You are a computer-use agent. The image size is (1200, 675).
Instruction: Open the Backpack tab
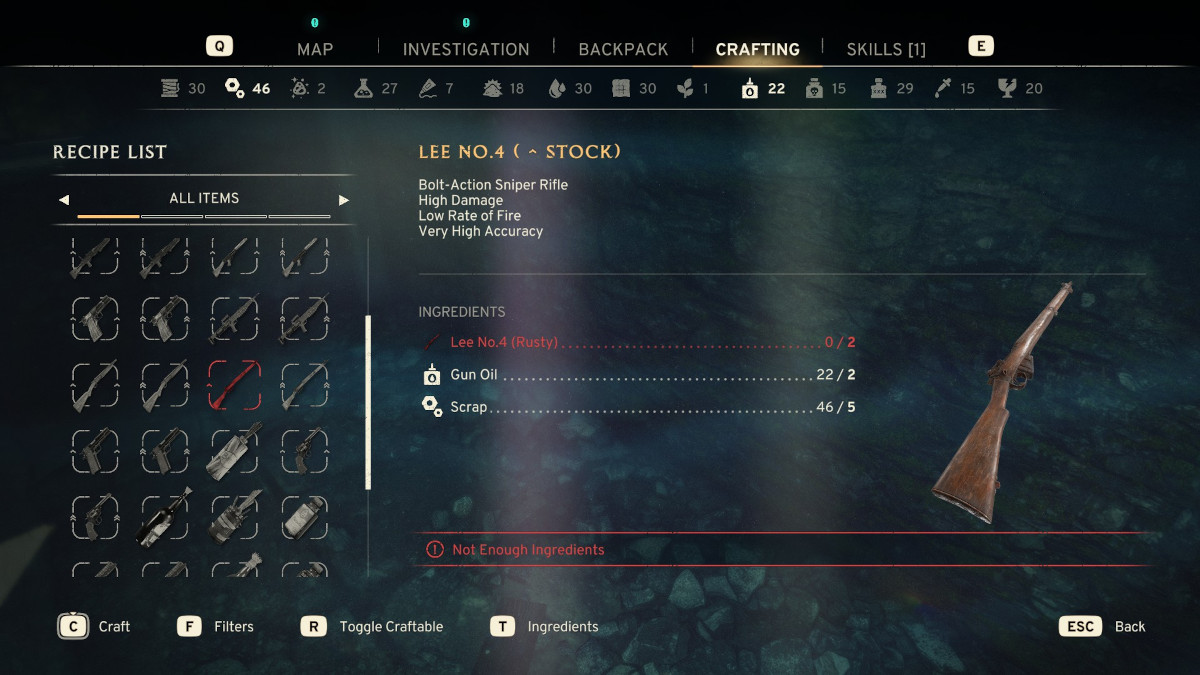623,49
